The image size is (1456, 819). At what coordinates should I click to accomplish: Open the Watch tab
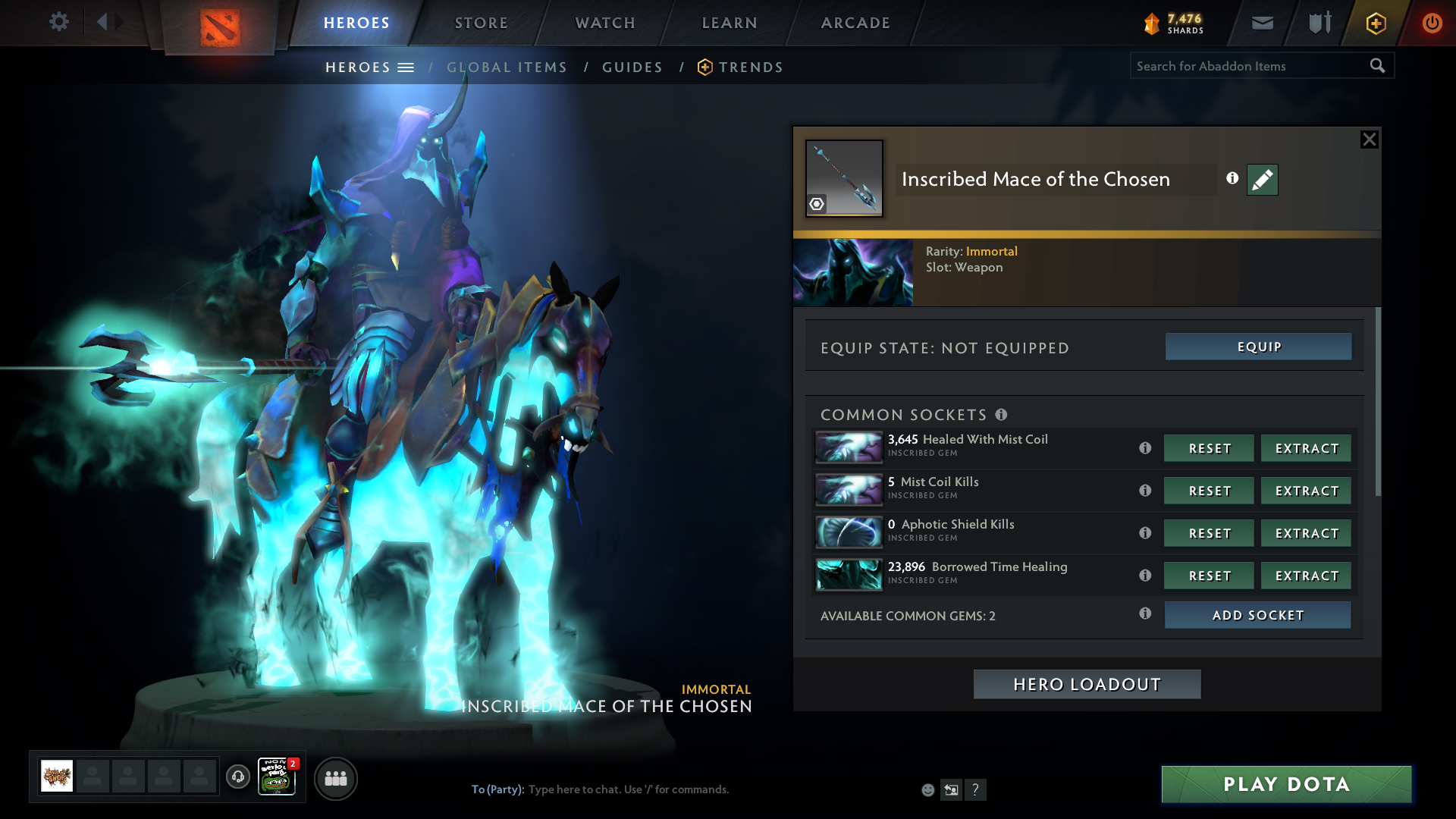pyautogui.click(x=605, y=23)
